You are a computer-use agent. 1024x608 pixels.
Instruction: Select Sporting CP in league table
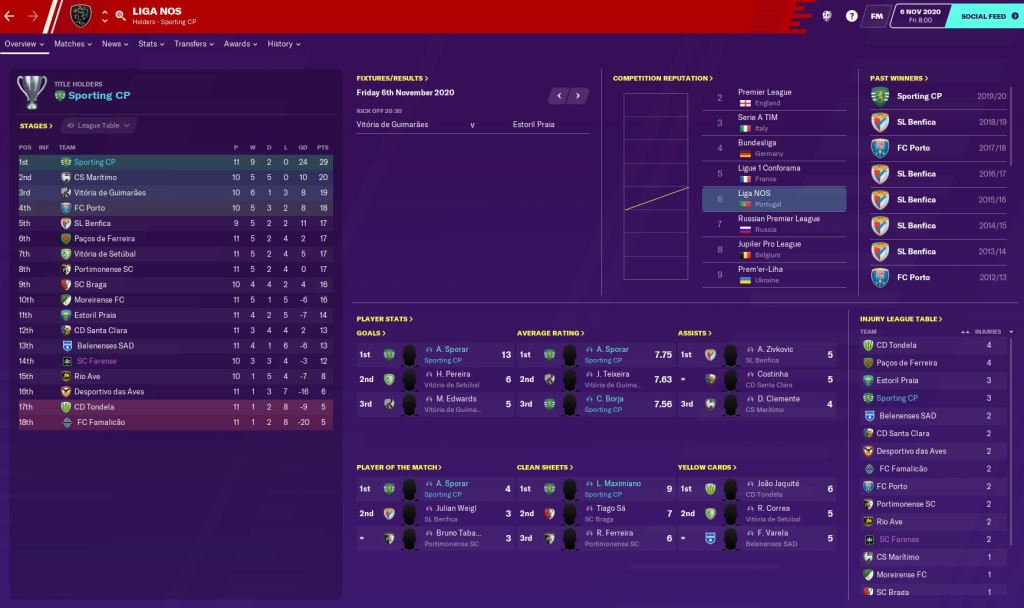pos(95,162)
